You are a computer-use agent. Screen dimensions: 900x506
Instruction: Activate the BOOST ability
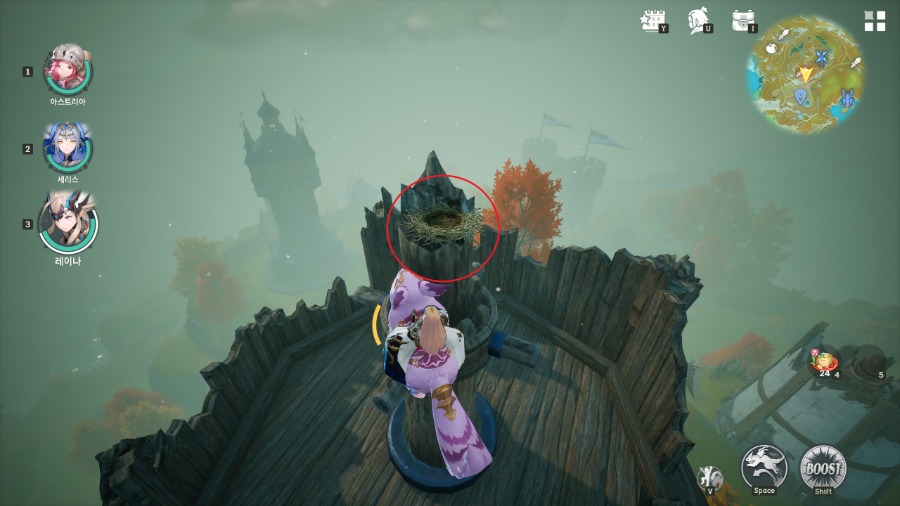(x=823, y=466)
